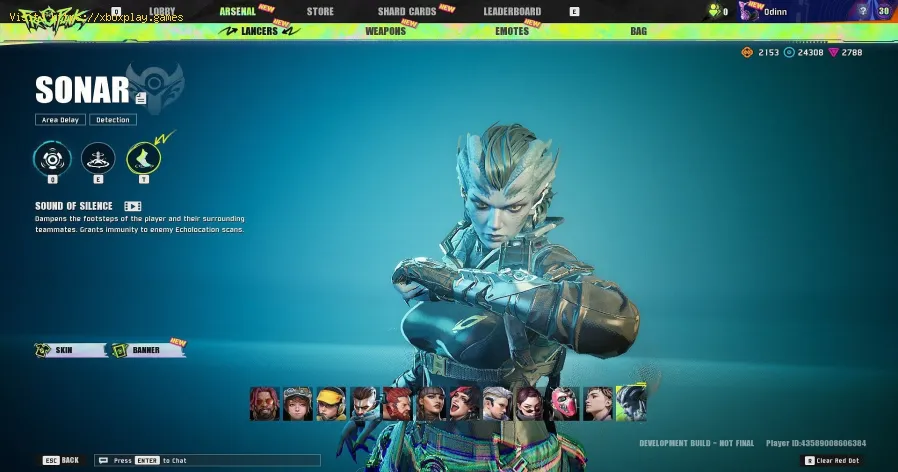The image size is (898, 472).
Task: Play the Sound of Silence preview video
Action: [132, 206]
